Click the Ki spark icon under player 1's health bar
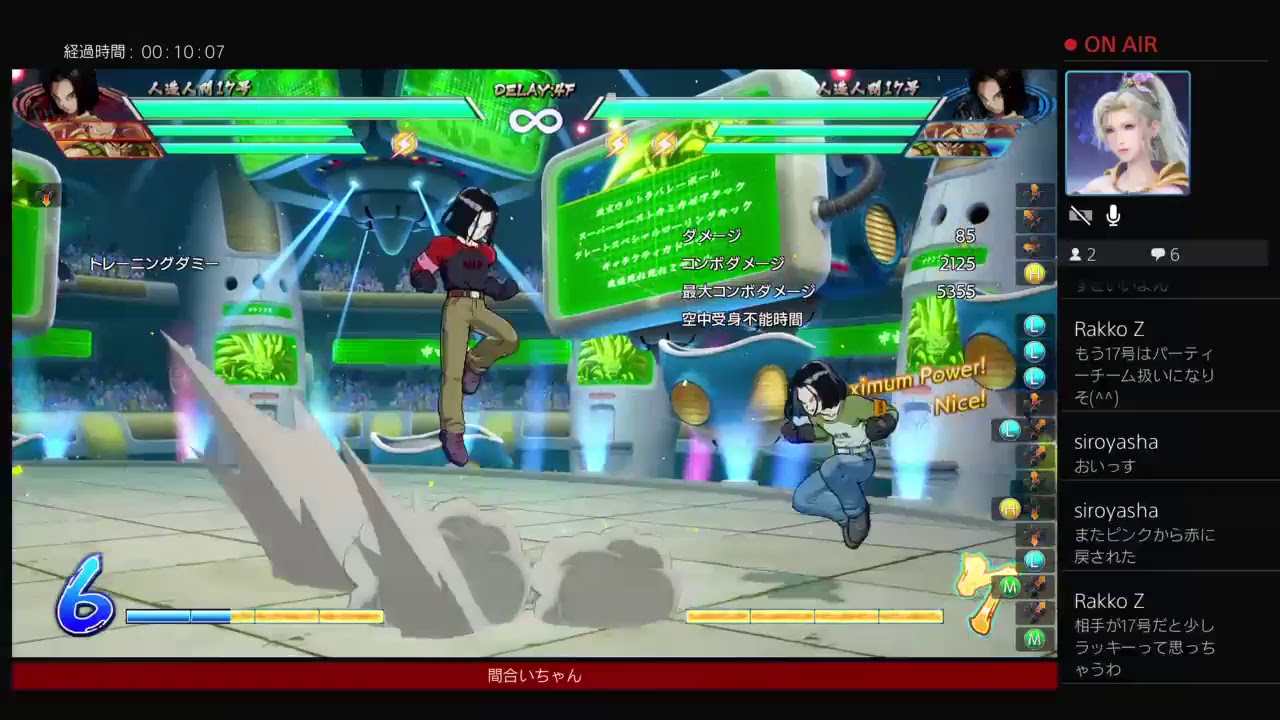Screen dimensions: 1280x720 coord(404,144)
